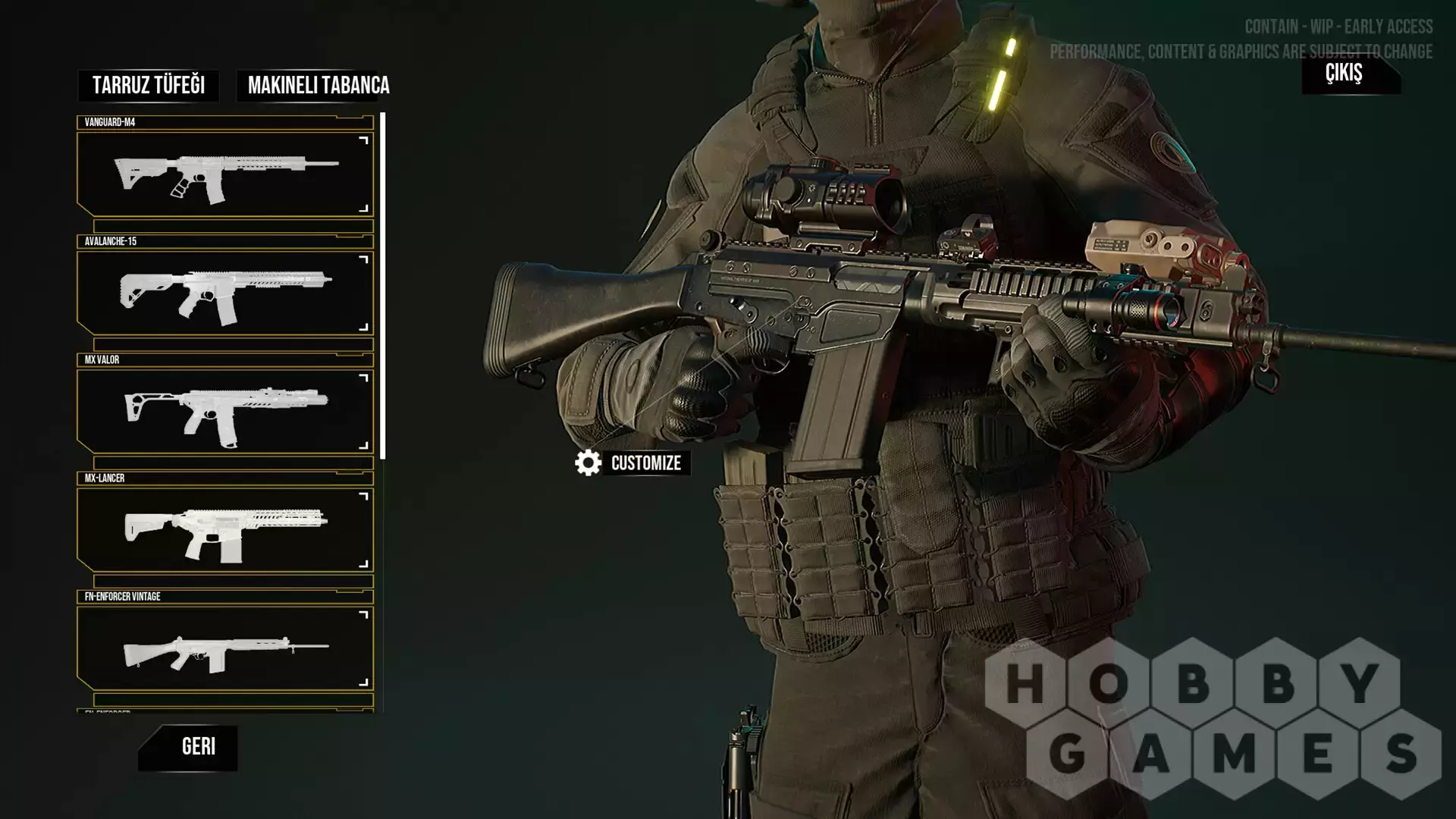Image resolution: width=1456 pixels, height=819 pixels.
Task: Equip the MX Valor rifle
Action: click(x=225, y=412)
